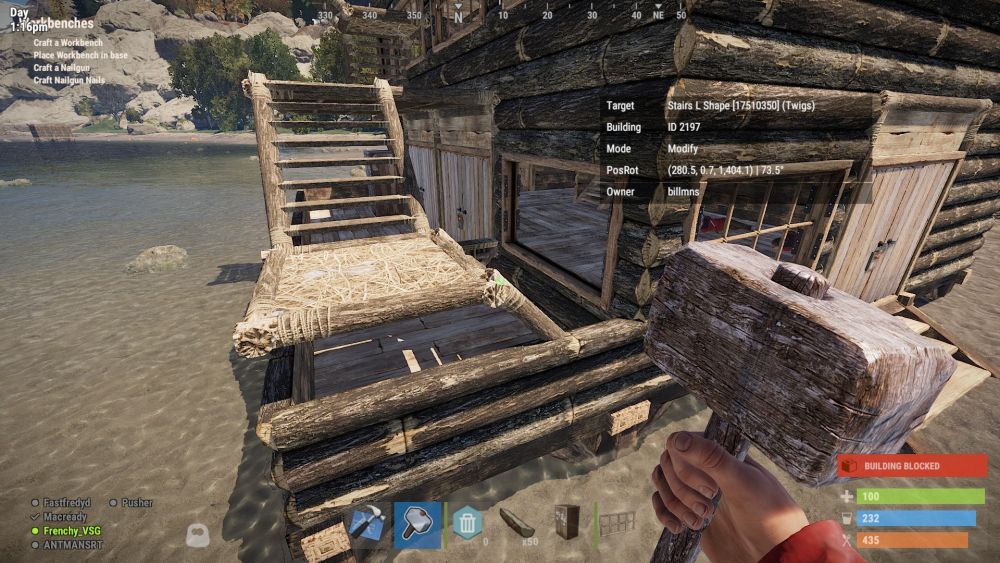Click team member Fastfredyd

[68, 502]
